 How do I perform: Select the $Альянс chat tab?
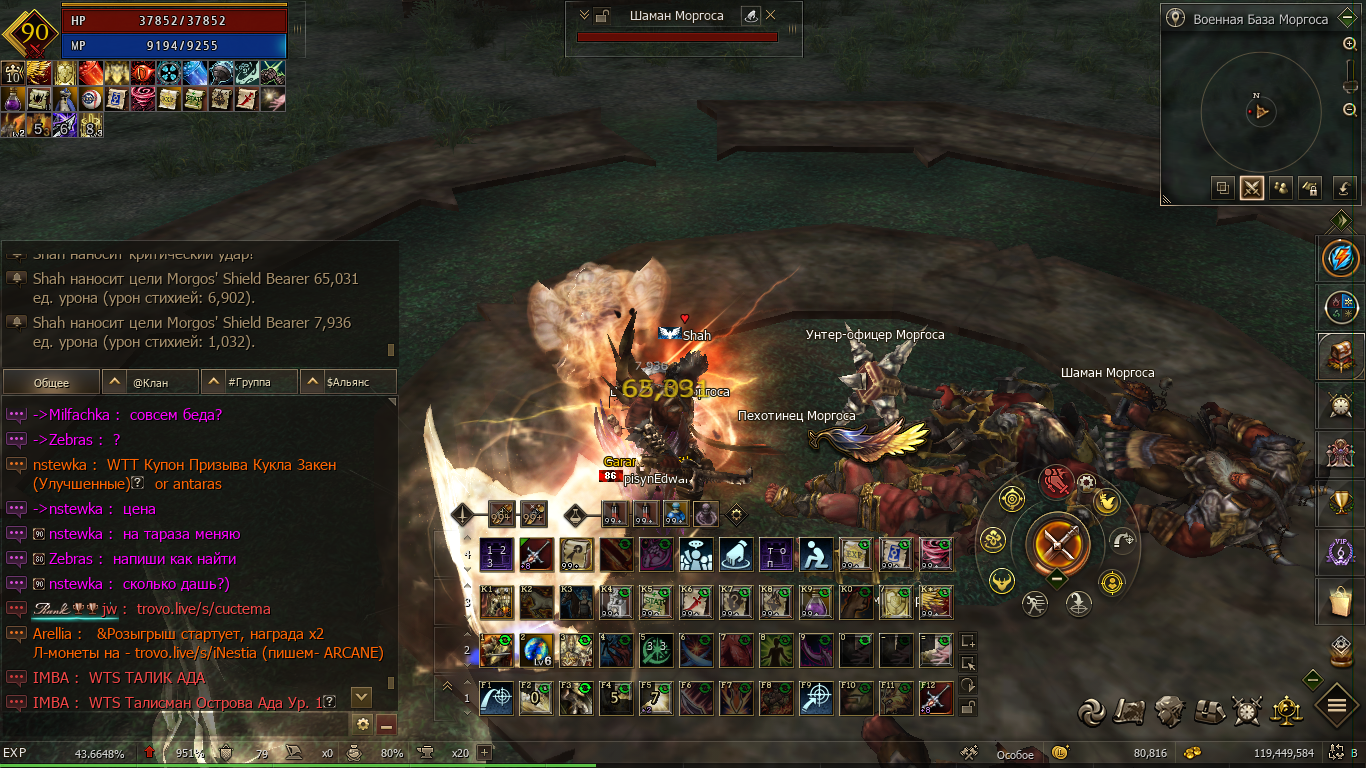point(348,382)
